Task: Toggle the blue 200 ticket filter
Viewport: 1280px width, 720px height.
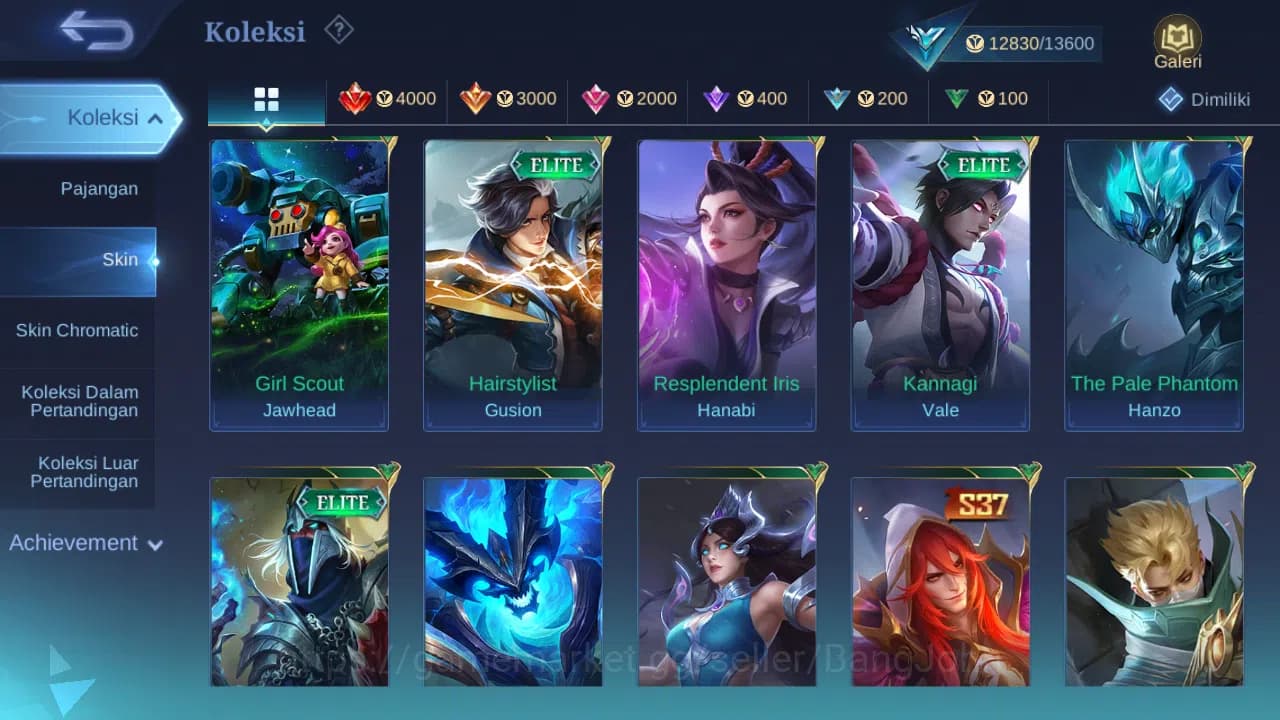Action: coord(870,99)
